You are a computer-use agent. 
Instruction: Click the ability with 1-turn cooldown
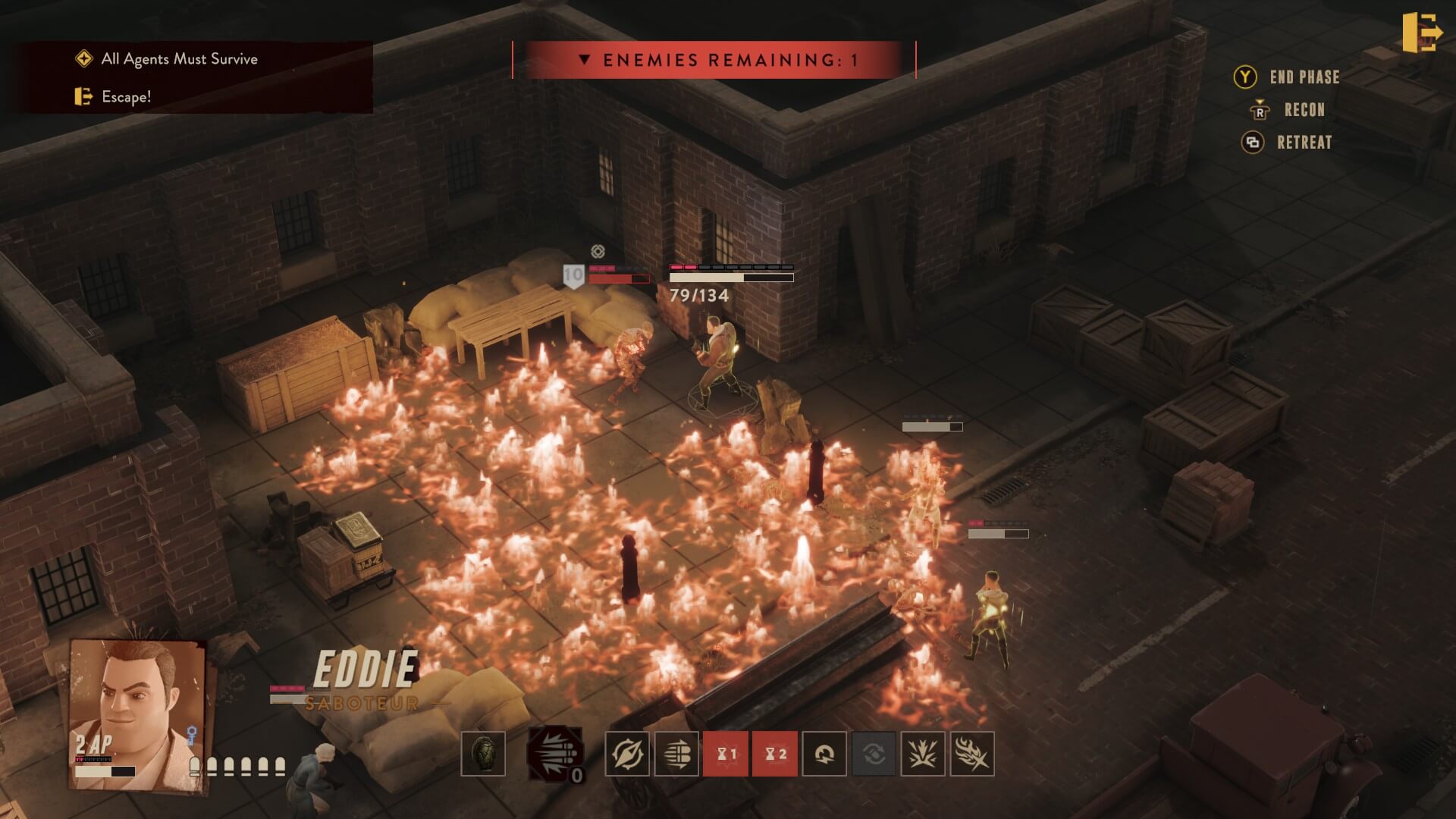726,754
